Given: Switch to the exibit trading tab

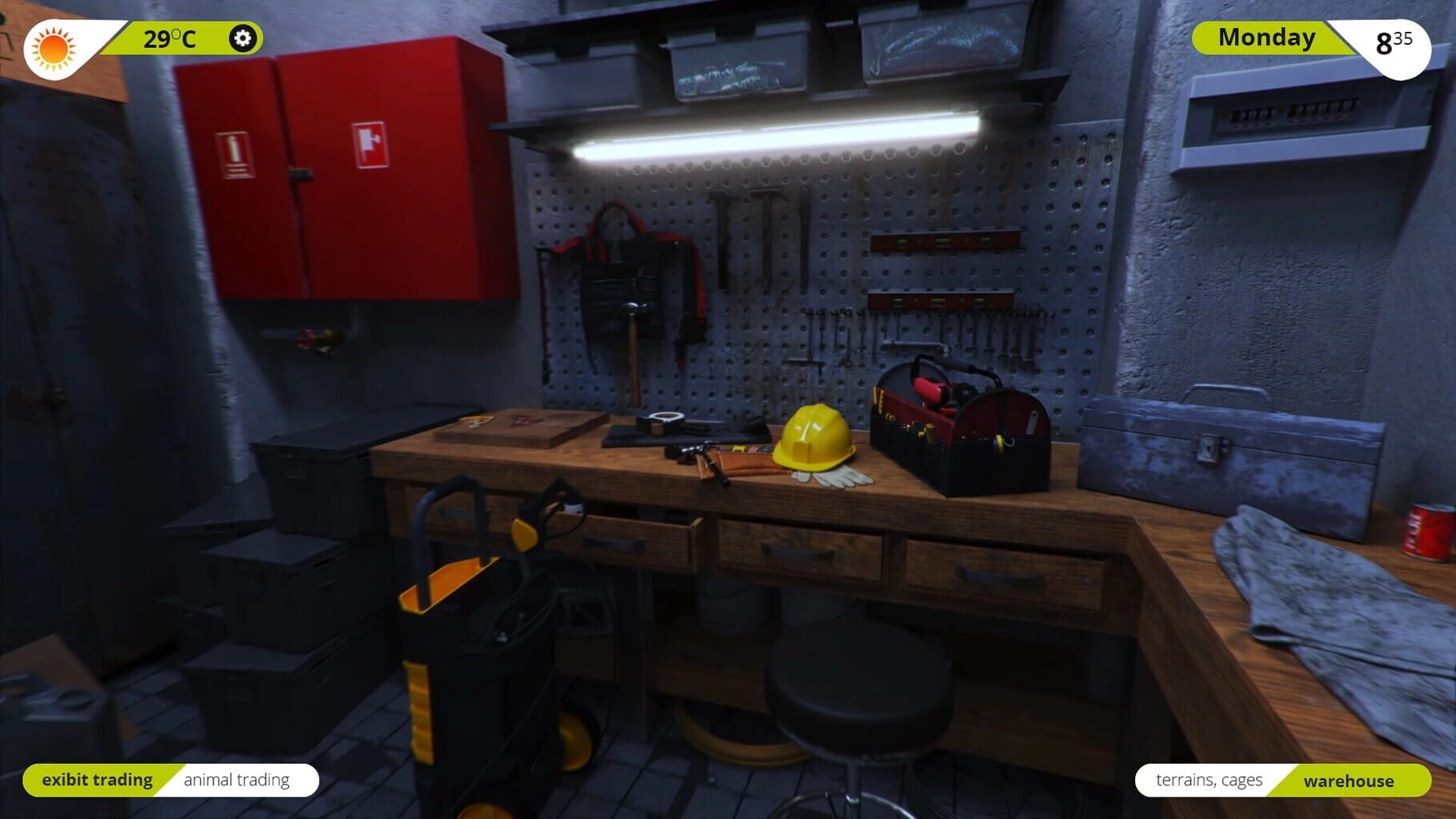Looking at the screenshot, I should pyautogui.click(x=97, y=780).
